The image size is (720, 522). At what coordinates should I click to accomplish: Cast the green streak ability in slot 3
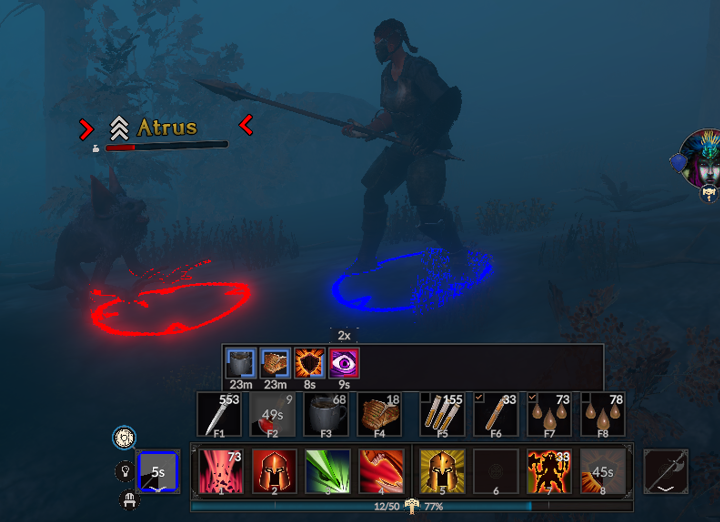(329, 471)
